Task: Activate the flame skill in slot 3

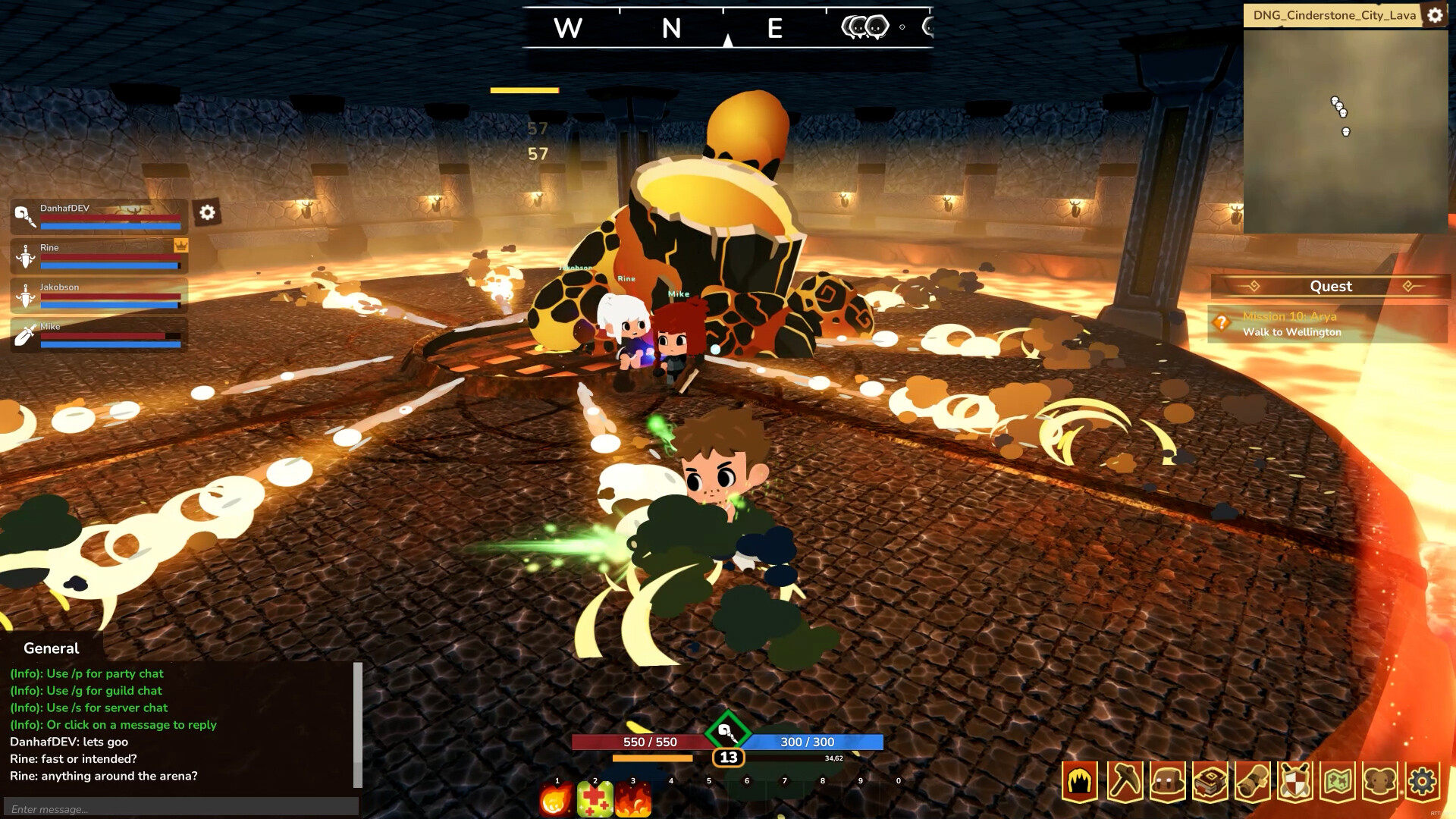Action: (633, 798)
